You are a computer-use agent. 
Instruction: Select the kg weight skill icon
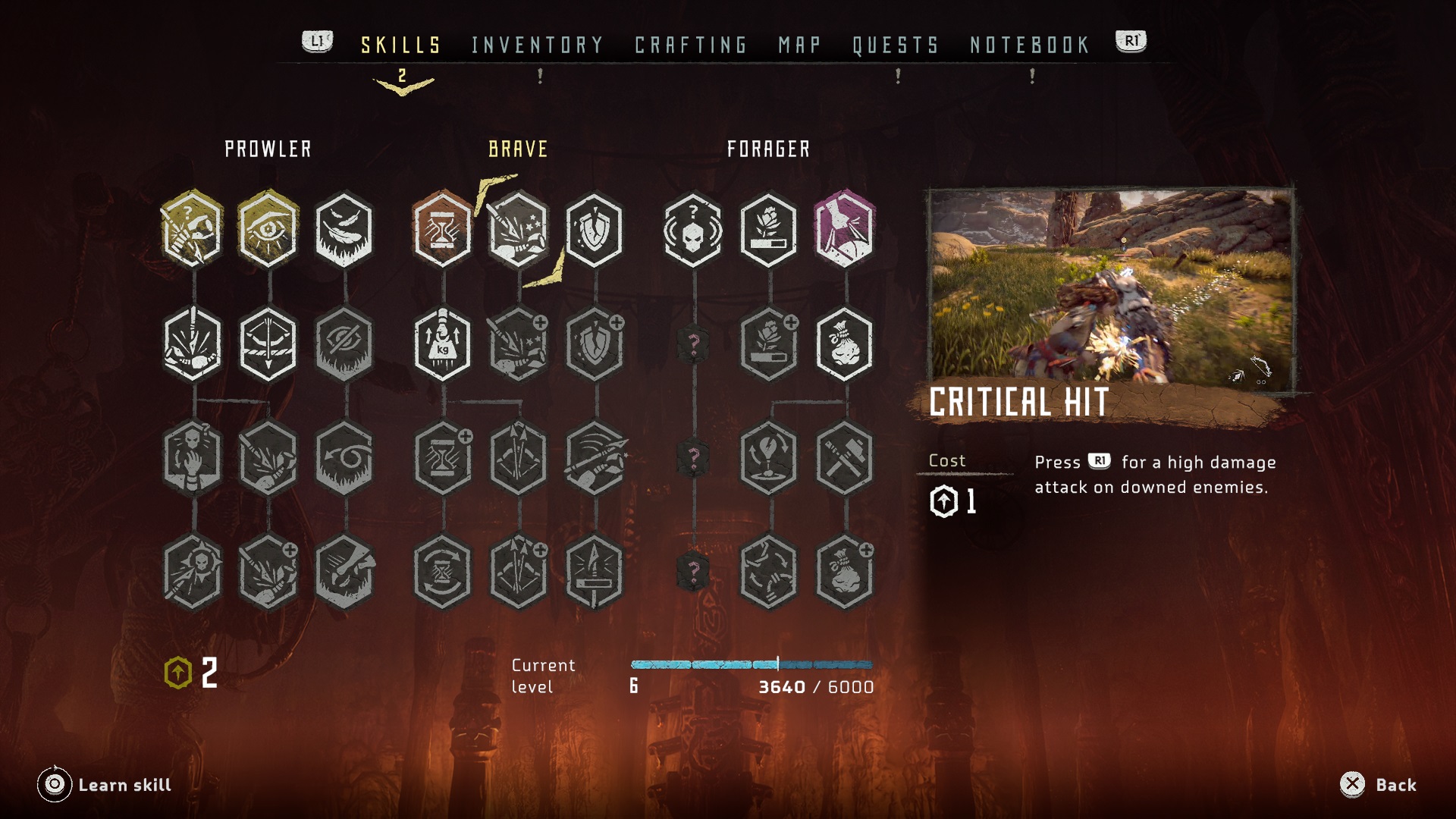(443, 344)
